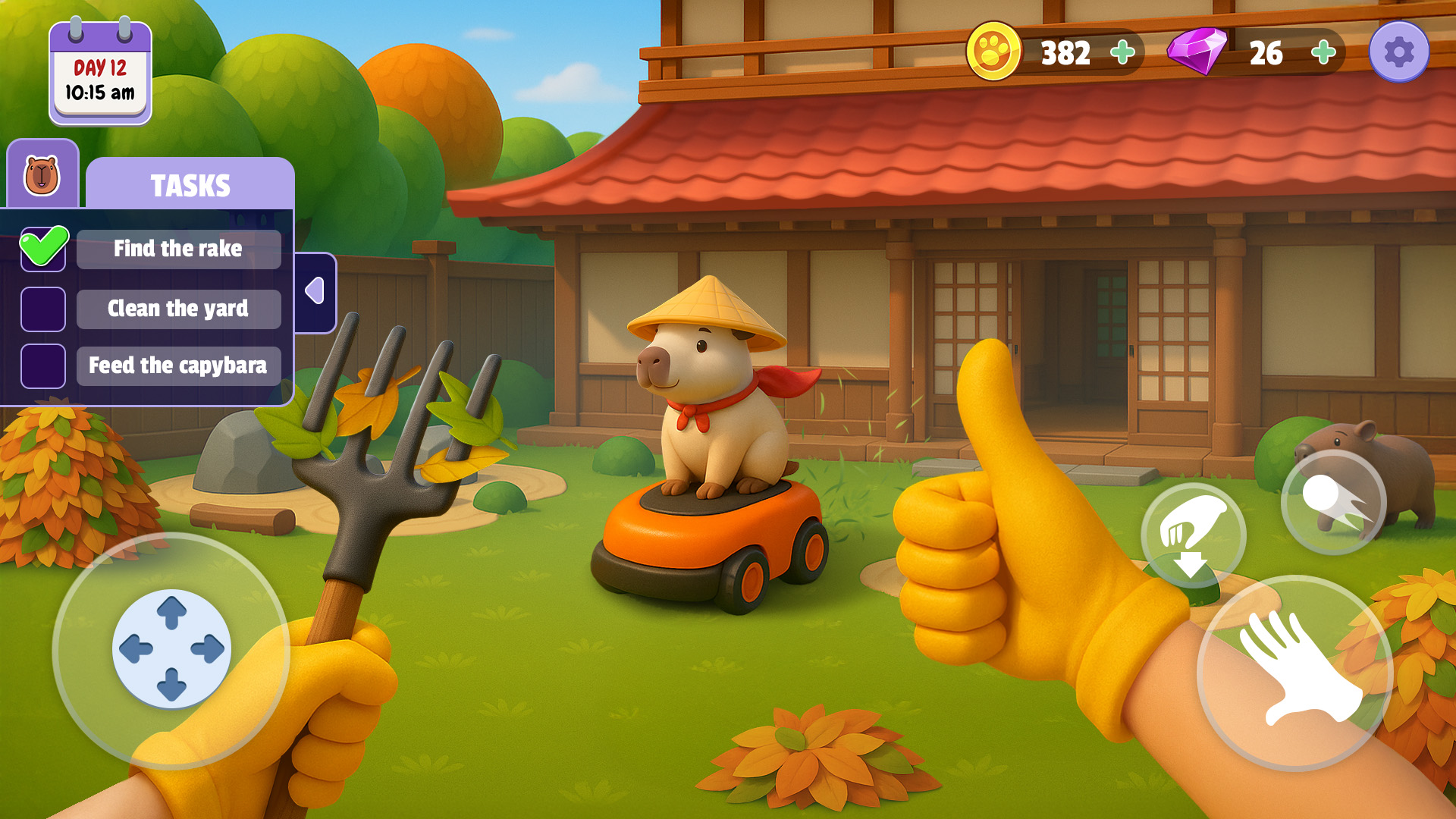Open the settings gear menu
Image resolution: width=1456 pixels, height=819 pixels.
[1399, 52]
